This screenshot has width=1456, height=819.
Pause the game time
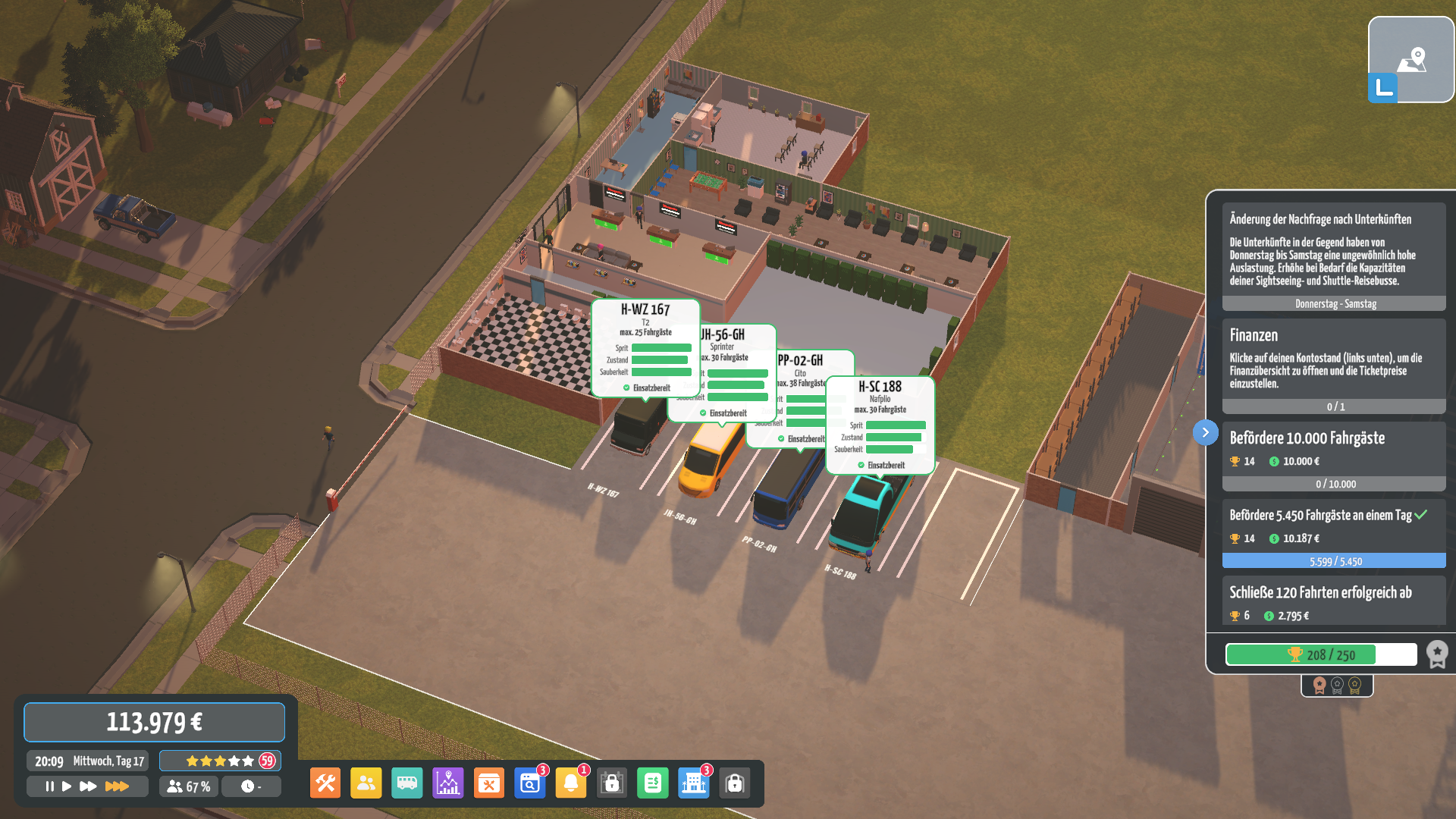click(x=49, y=786)
